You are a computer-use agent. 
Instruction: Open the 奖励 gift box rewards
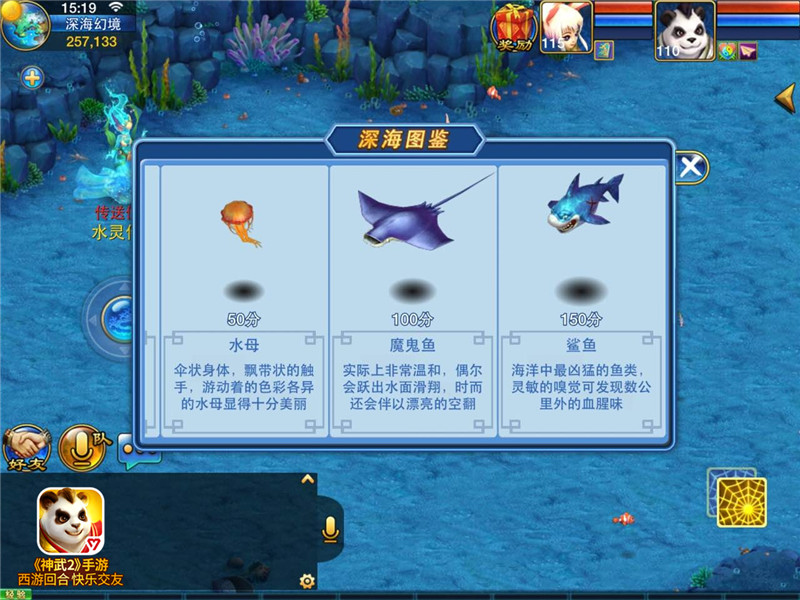click(514, 27)
